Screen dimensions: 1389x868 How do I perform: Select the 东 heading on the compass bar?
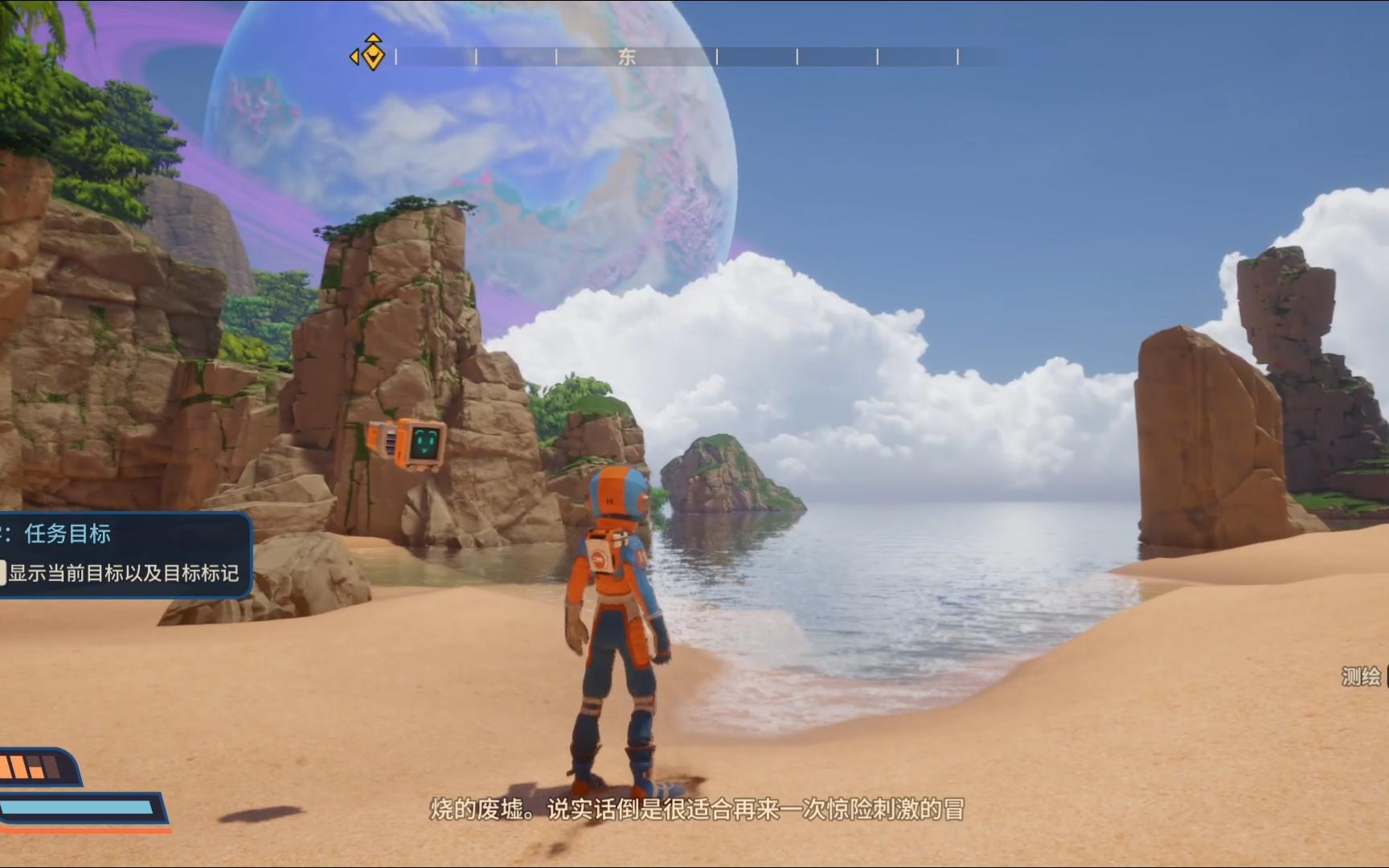627,56
